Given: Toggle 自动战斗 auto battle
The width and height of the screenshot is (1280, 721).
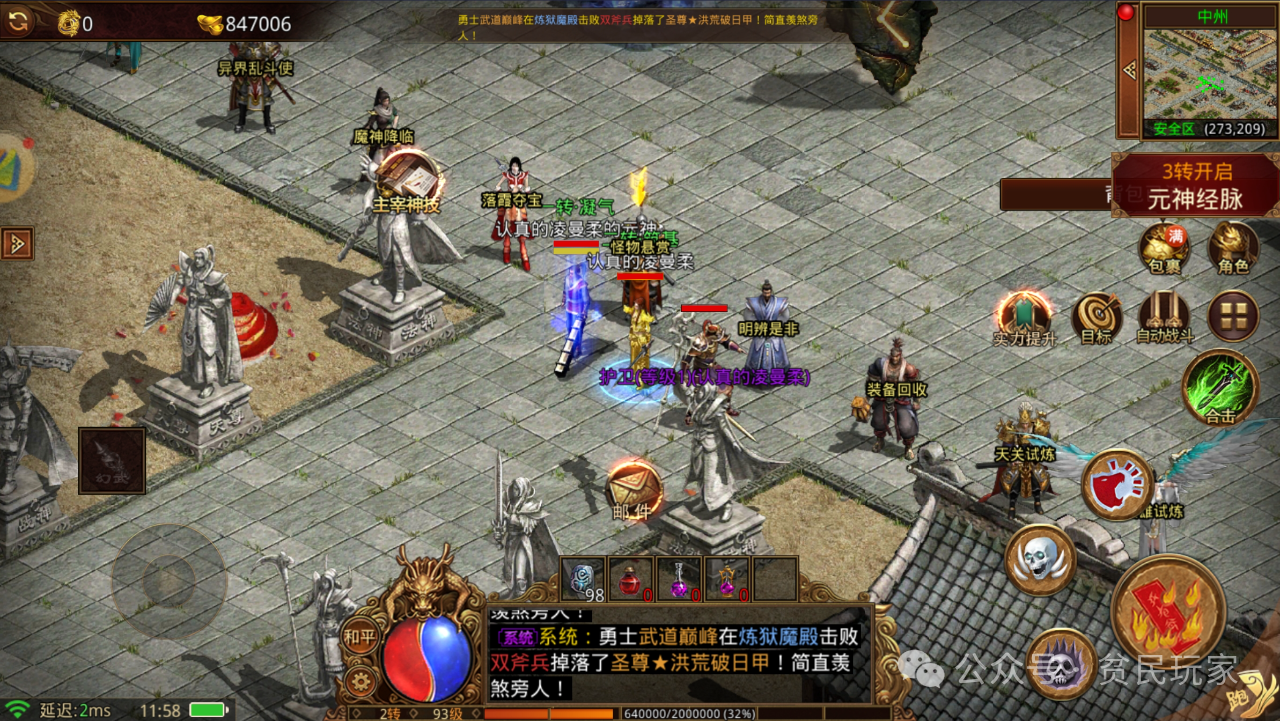Looking at the screenshot, I should (1164, 317).
